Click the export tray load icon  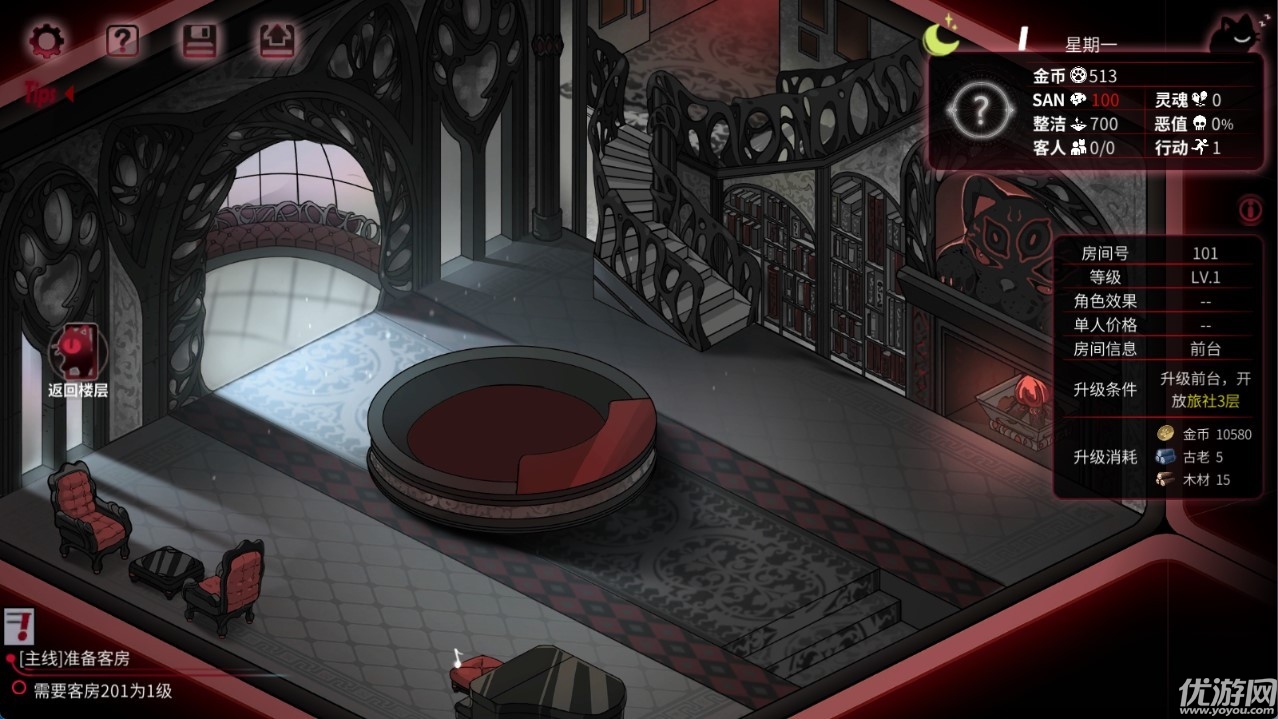click(275, 41)
